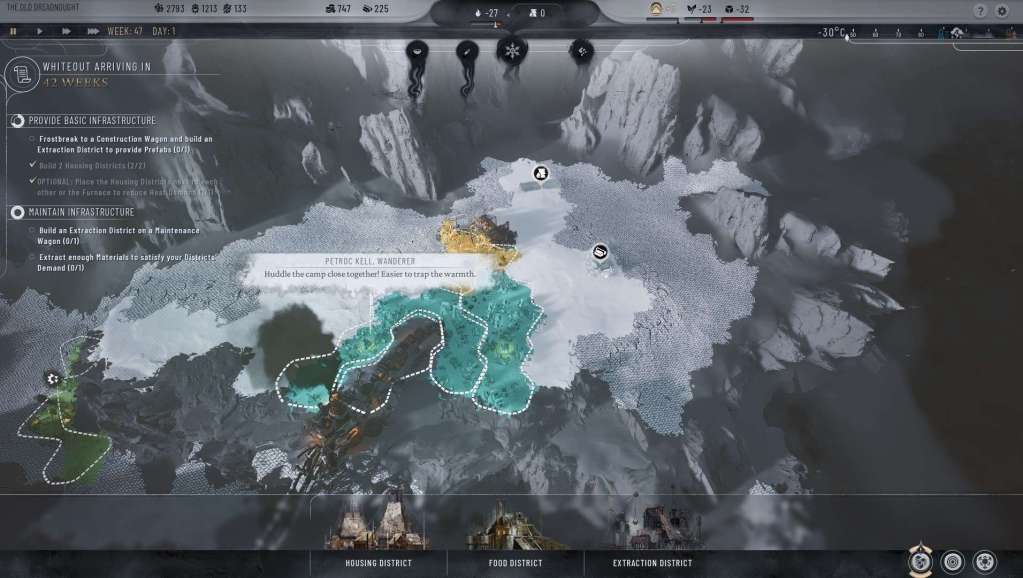The image size is (1023, 578).
Task: Select the highlighted district build mode icon
Action: coord(919,561)
